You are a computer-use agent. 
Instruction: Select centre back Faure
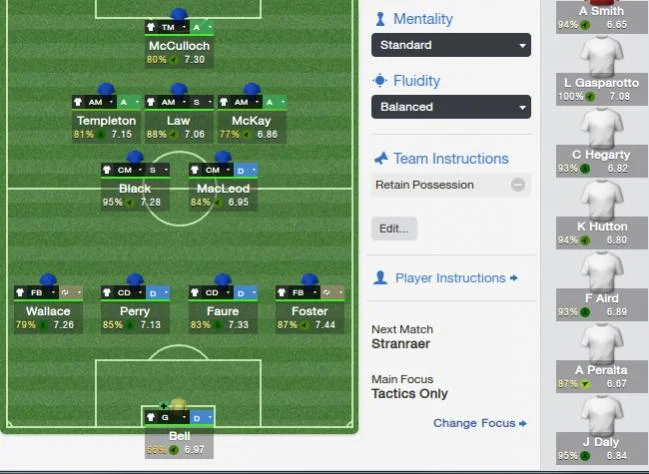pos(223,311)
